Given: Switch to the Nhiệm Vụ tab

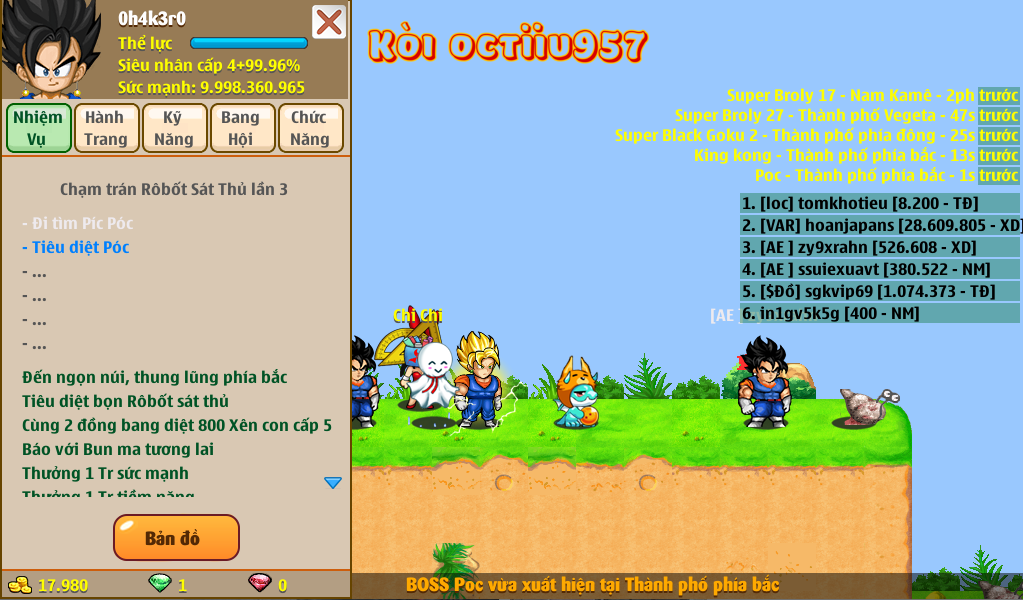Looking at the screenshot, I should coord(38,128).
